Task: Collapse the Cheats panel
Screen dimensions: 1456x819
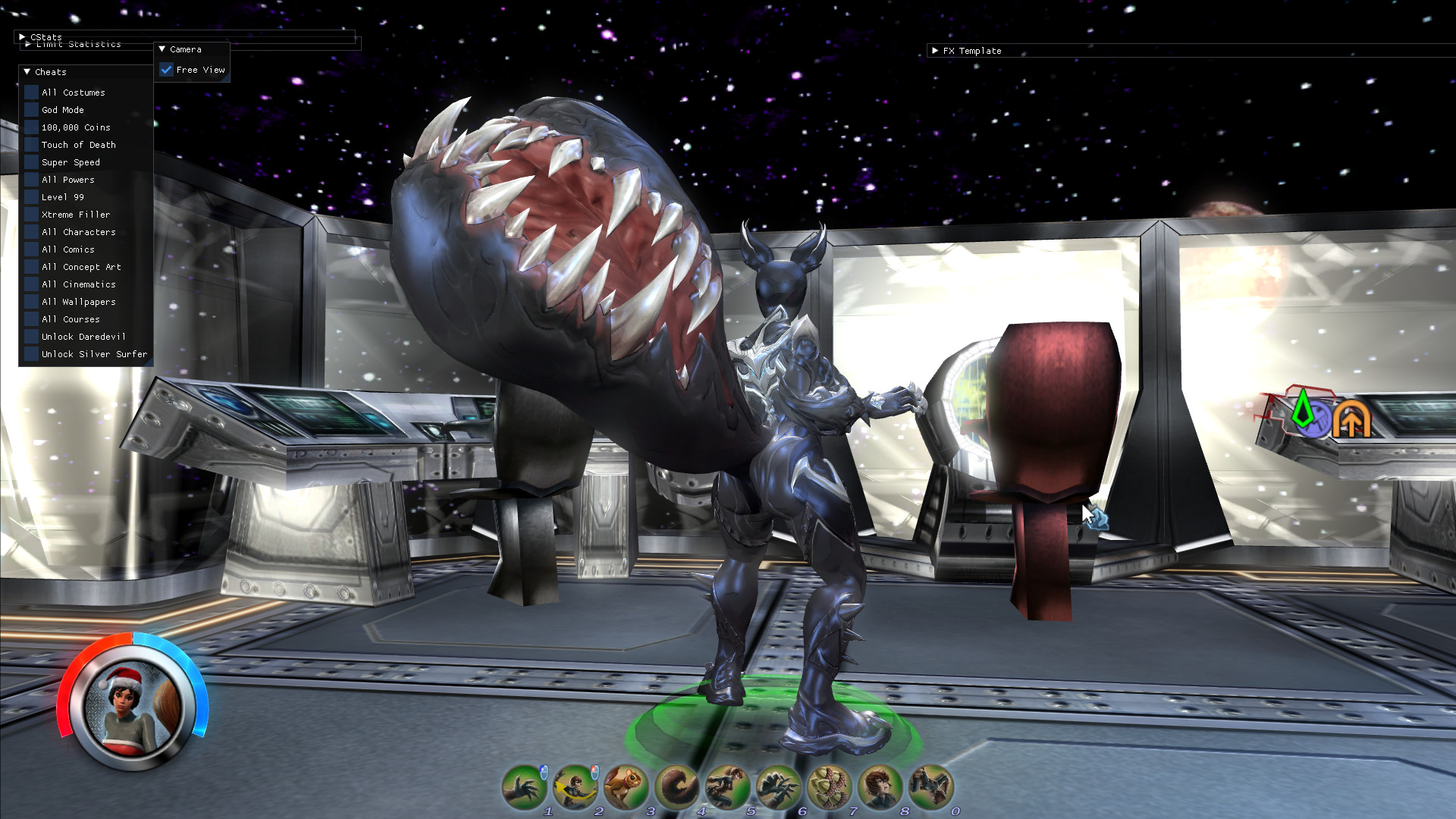Action: click(x=27, y=71)
